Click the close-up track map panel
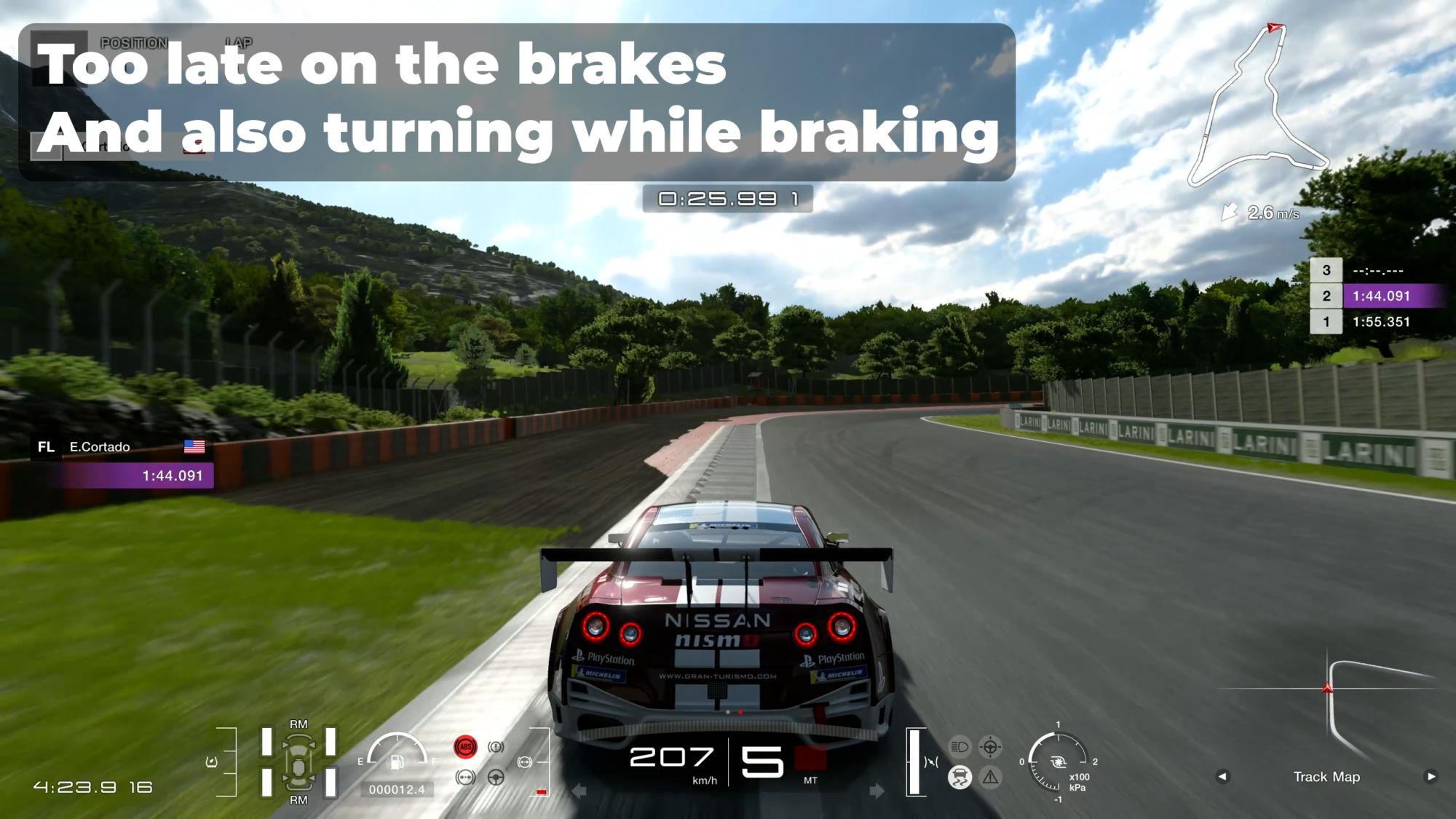1456x819 pixels. click(1326, 706)
